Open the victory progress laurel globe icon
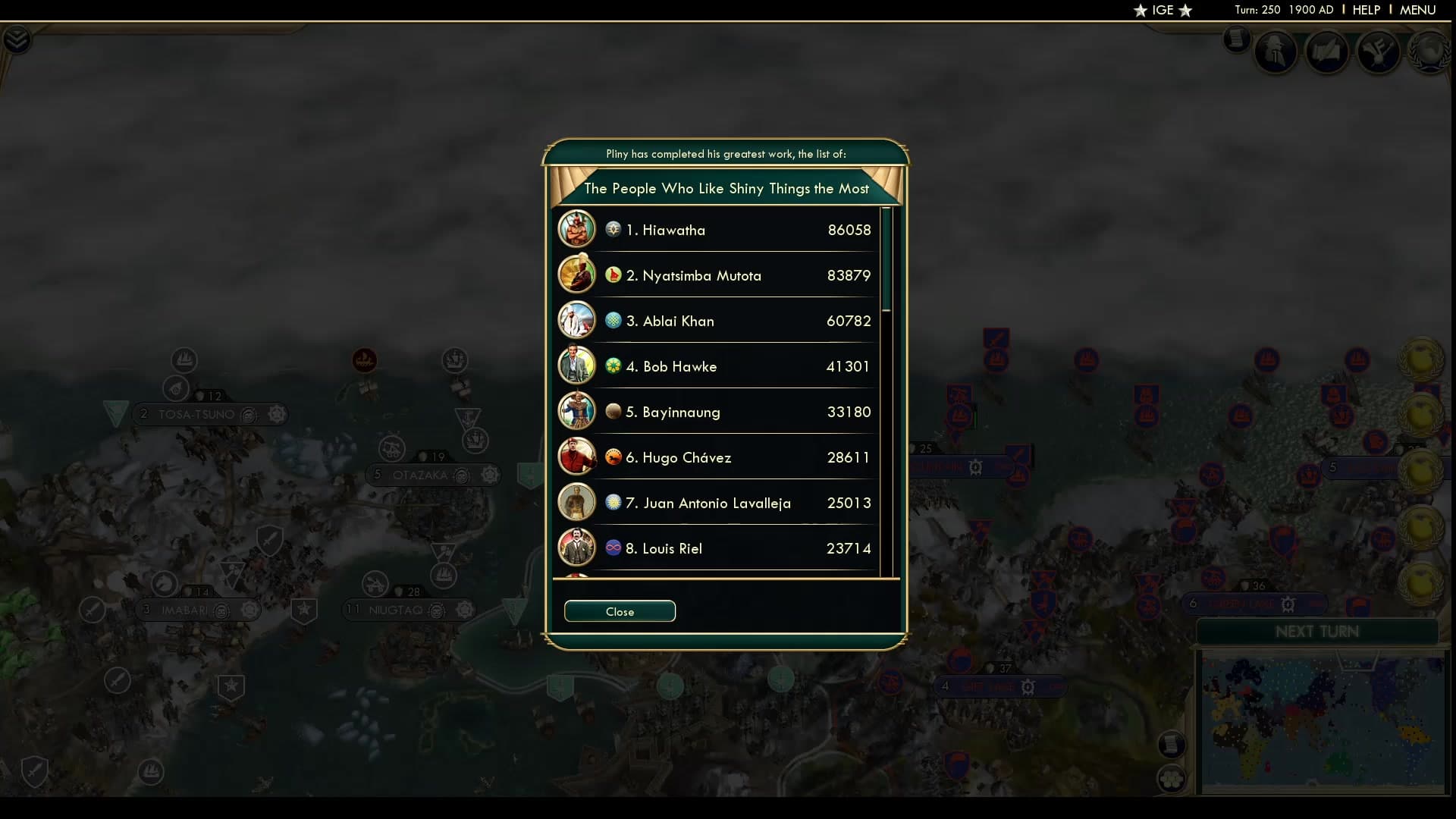 (1429, 53)
